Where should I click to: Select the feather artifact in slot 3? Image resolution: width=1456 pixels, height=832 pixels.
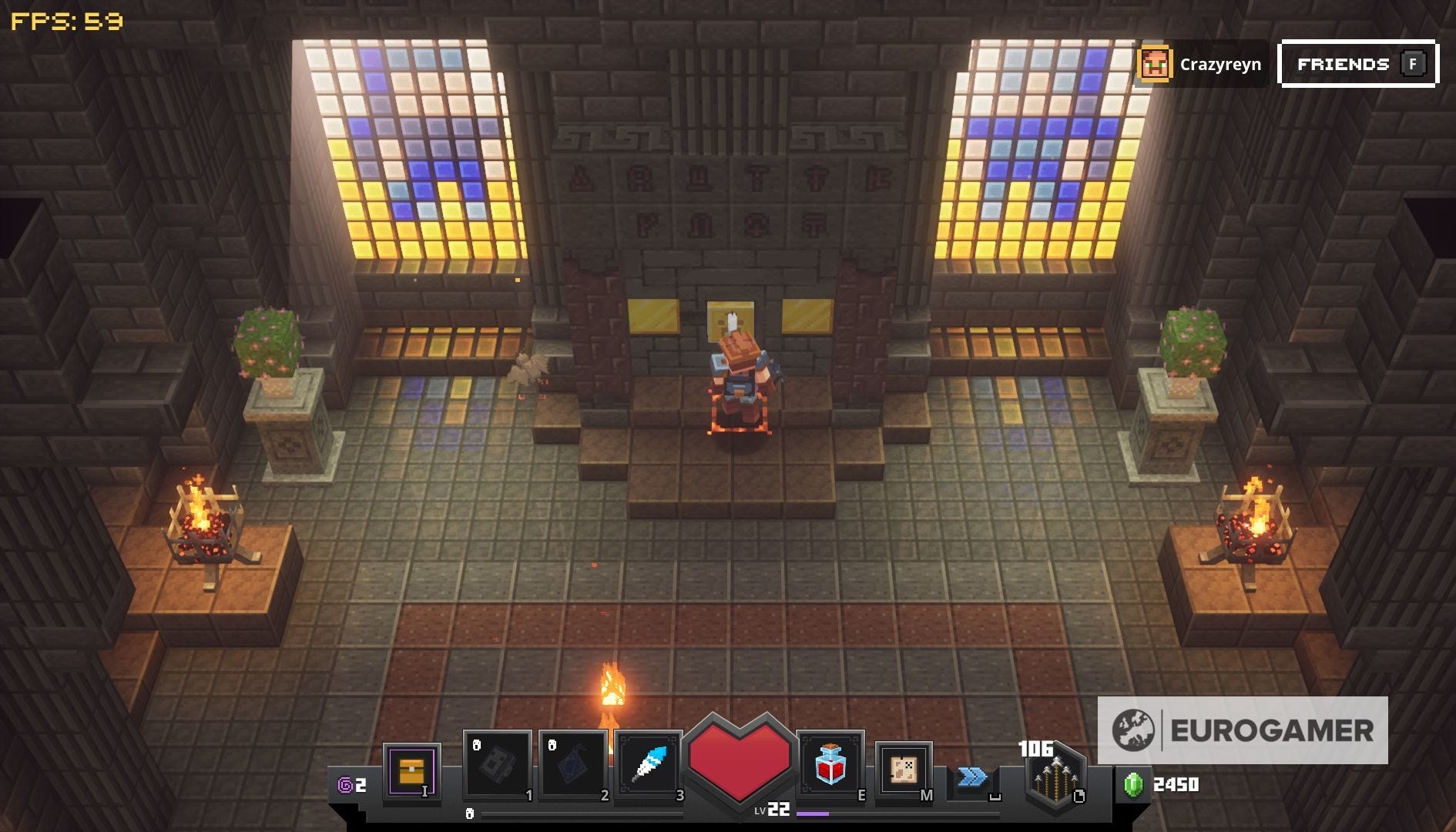(649, 764)
